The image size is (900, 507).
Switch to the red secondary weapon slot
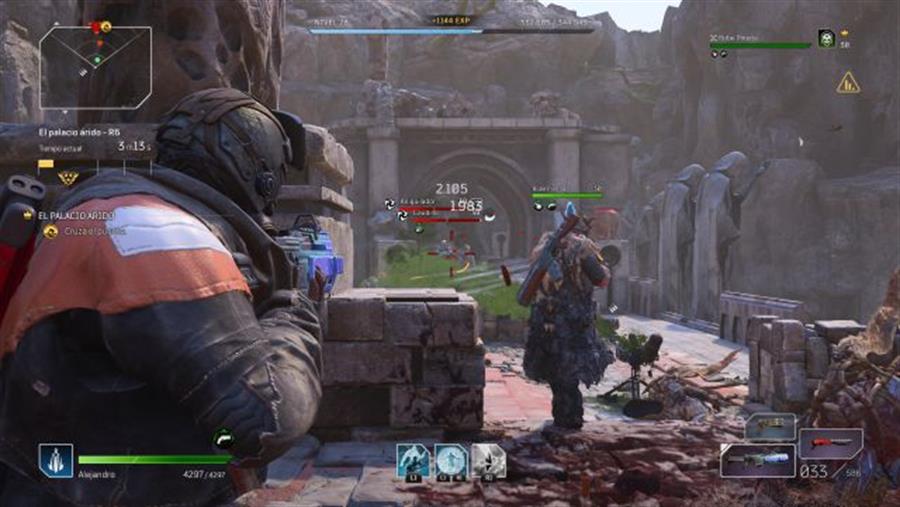[x=830, y=443]
